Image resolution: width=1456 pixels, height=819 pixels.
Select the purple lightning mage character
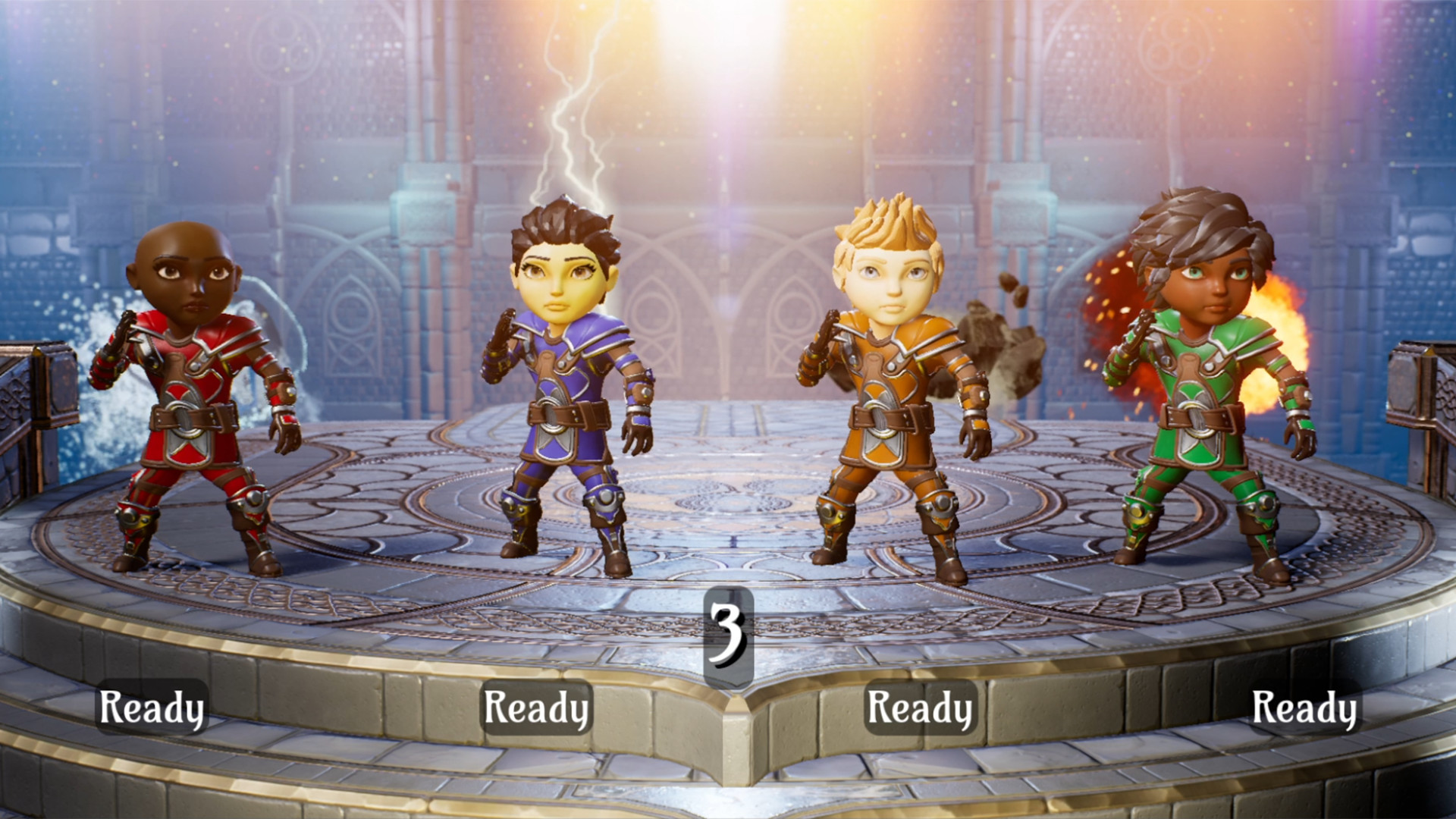pos(565,394)
